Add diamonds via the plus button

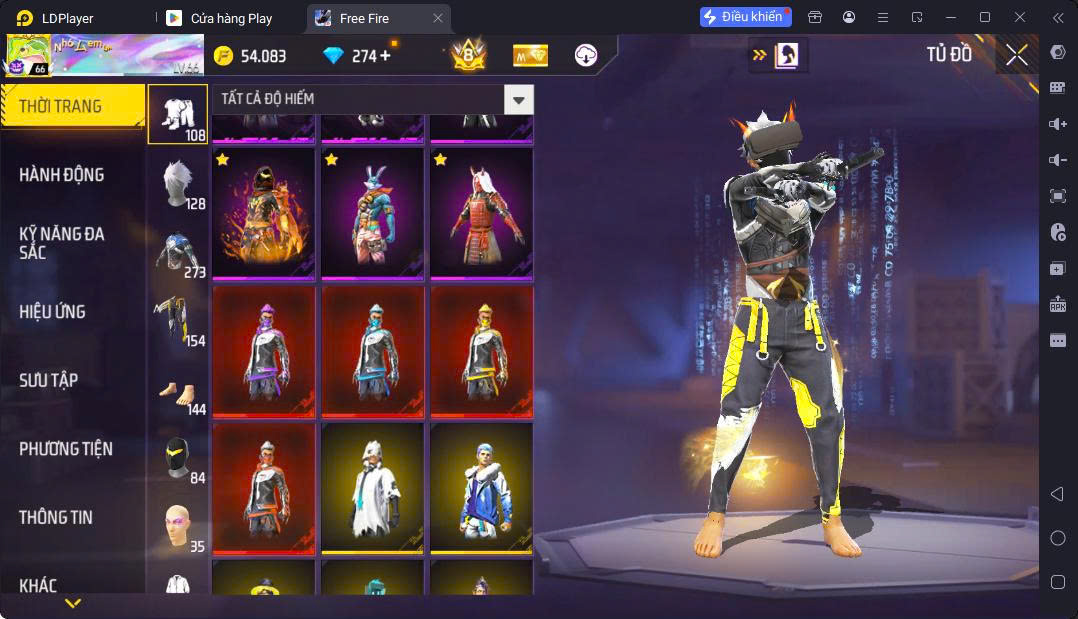point(385,56)
